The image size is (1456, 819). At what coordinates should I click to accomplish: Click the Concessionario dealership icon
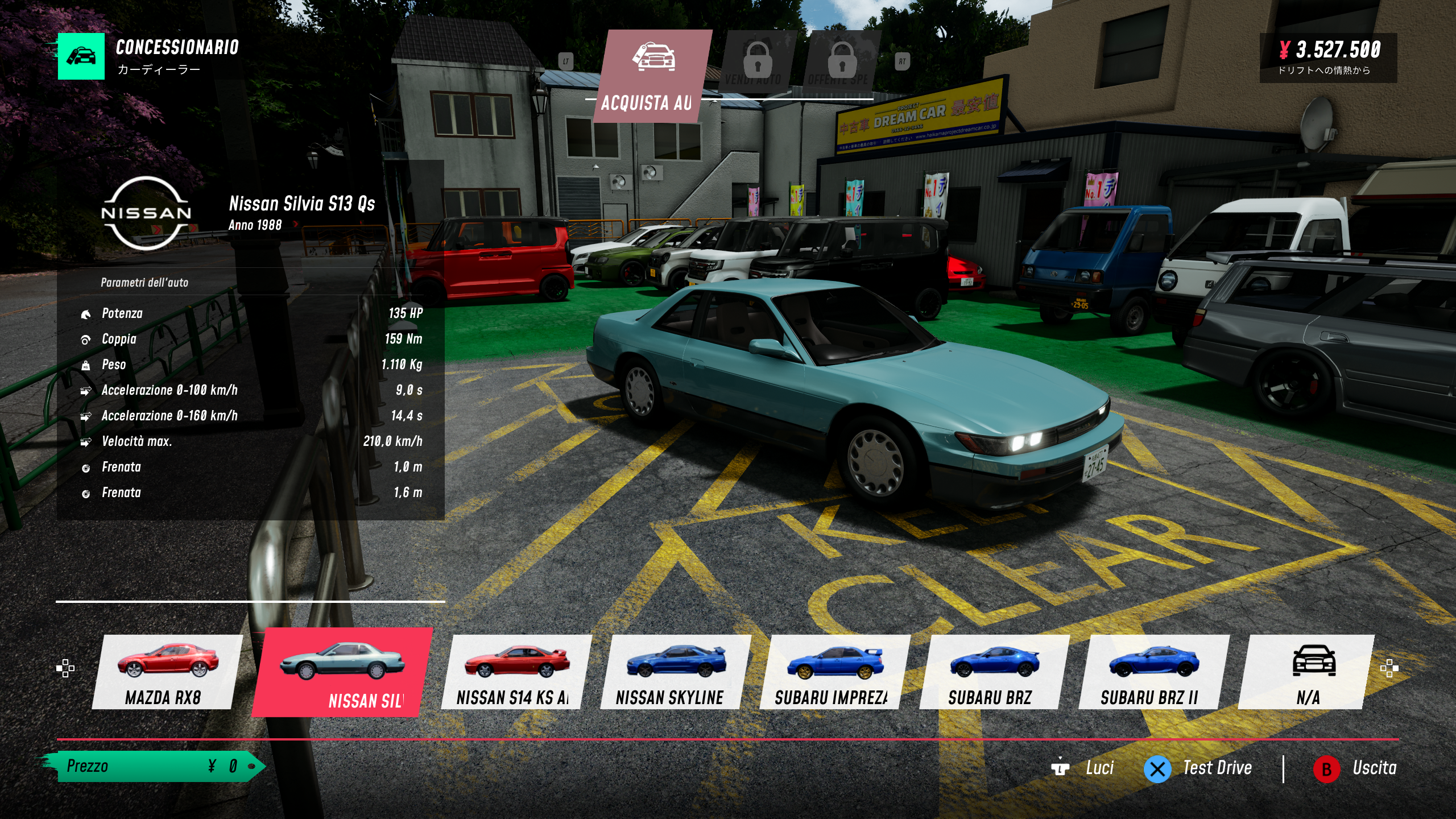[81, 56]
